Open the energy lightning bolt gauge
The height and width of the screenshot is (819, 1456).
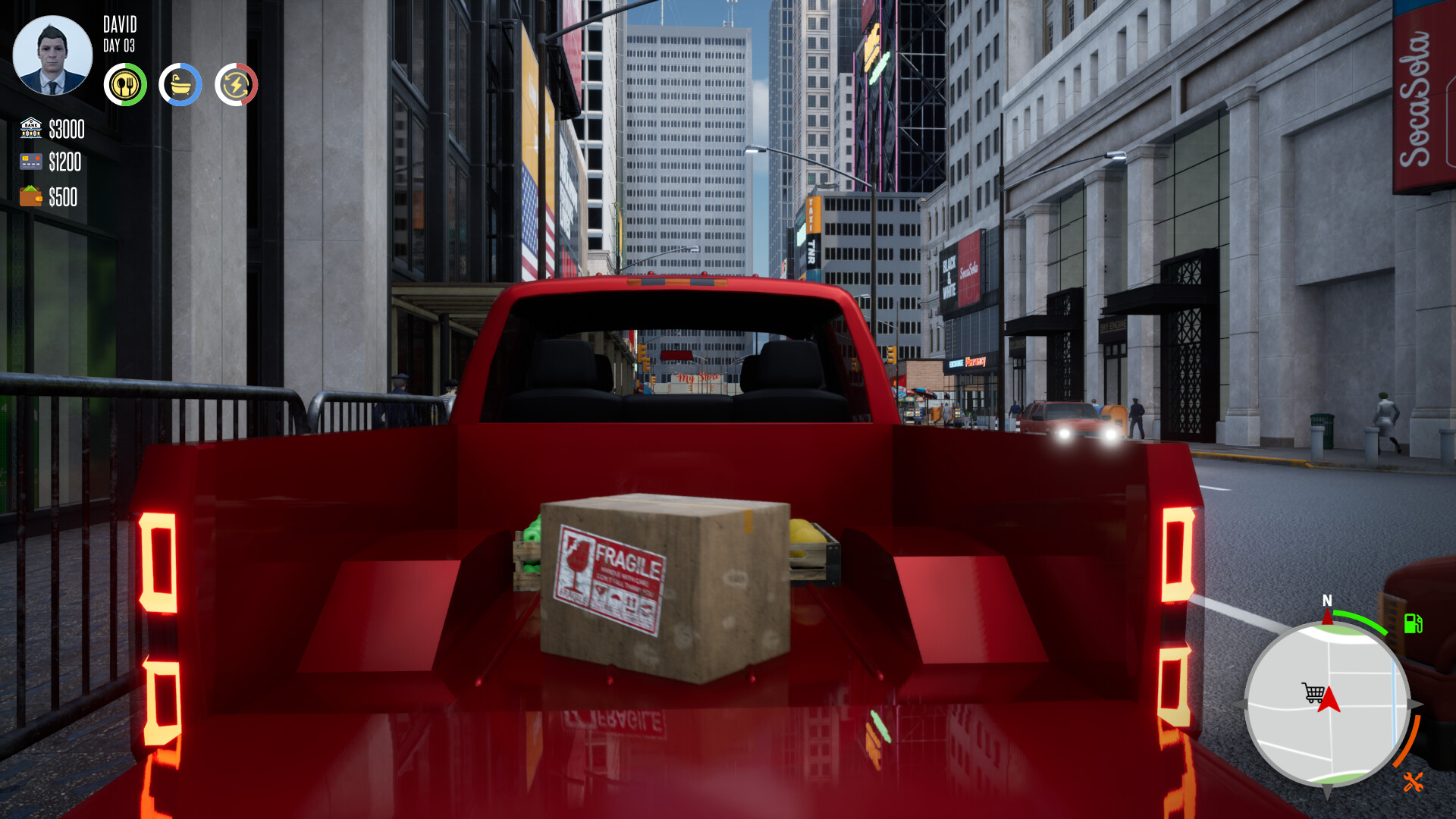(x=237, y=85)
